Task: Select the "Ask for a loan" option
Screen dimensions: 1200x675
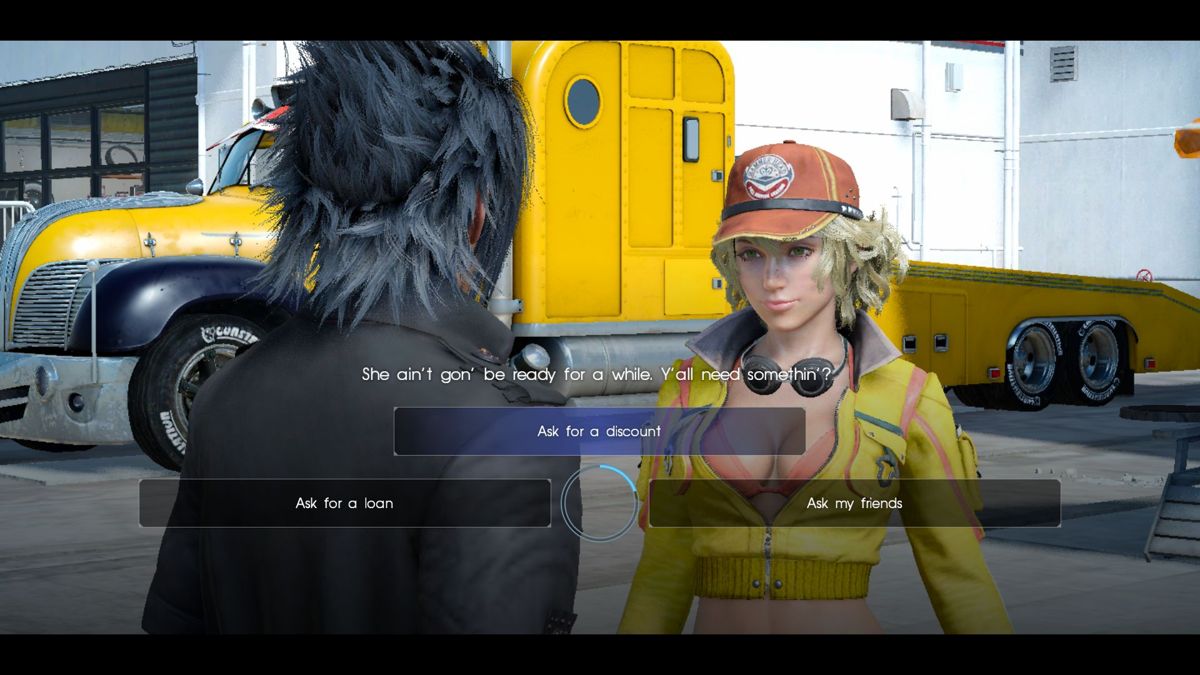Action: [x=344, y=503]
